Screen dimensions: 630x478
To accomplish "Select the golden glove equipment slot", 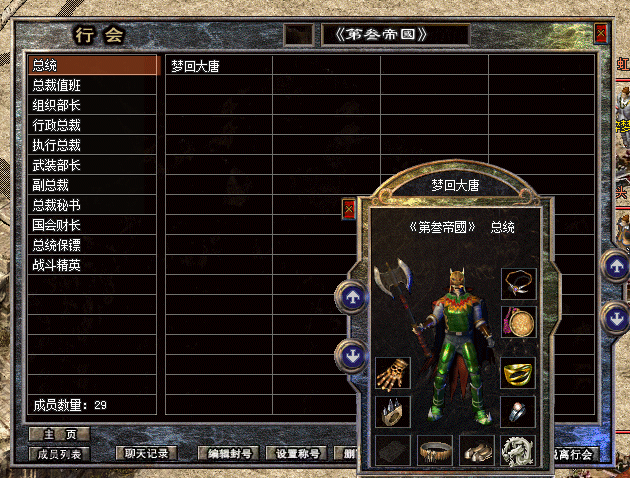I will (393, 375).
